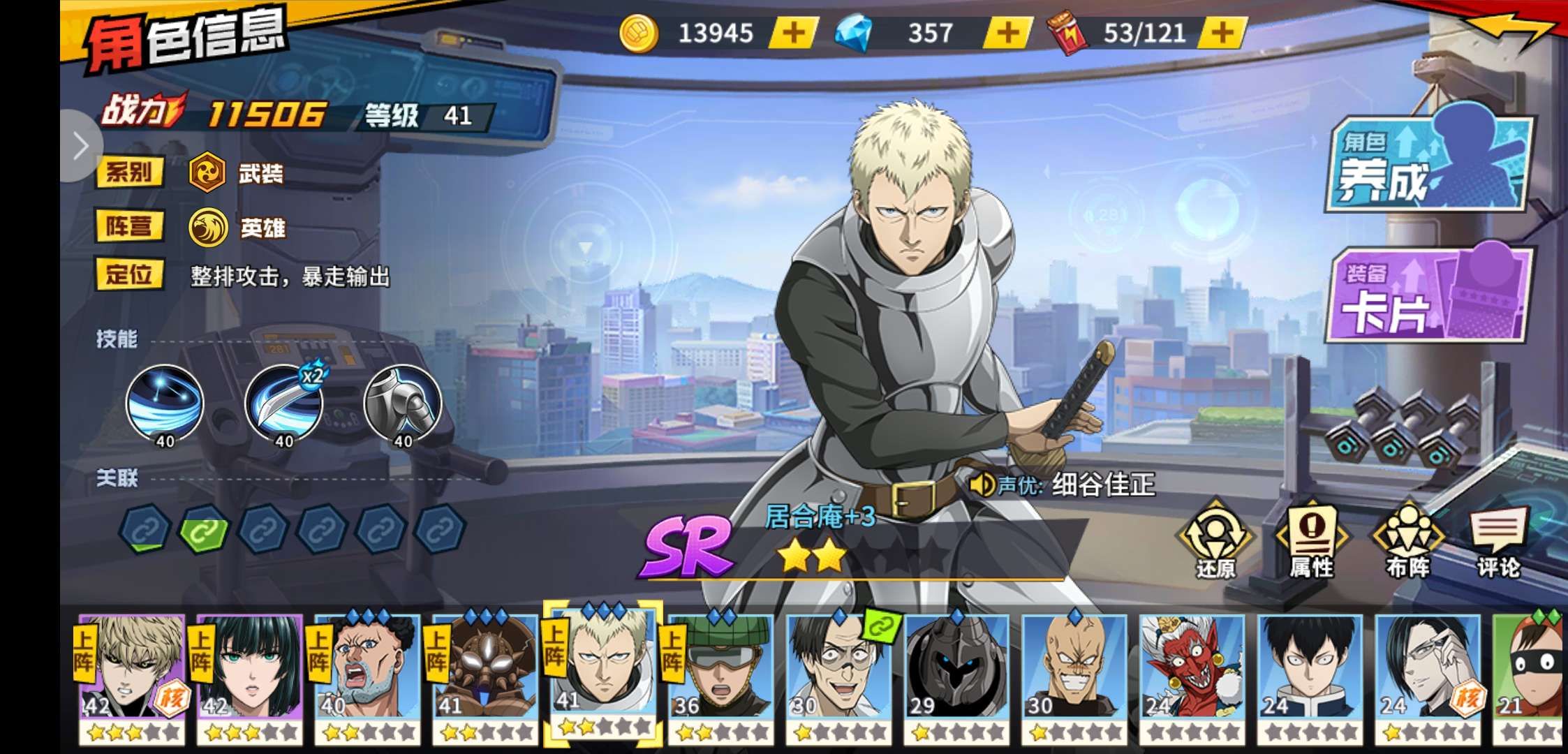The height and width of the screenshot is (754, 1568).
Task: Show the 属性 attributes details
Action: (x=1311, y=541)
